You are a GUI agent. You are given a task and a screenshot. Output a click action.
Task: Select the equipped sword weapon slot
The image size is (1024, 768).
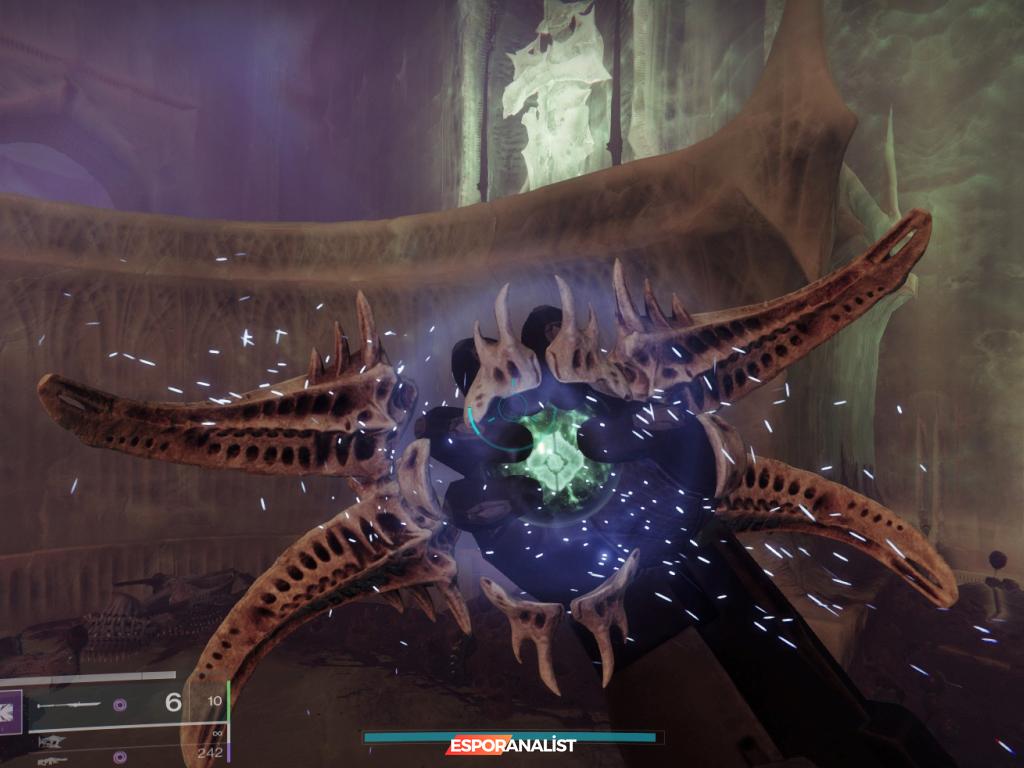point(68,704)
